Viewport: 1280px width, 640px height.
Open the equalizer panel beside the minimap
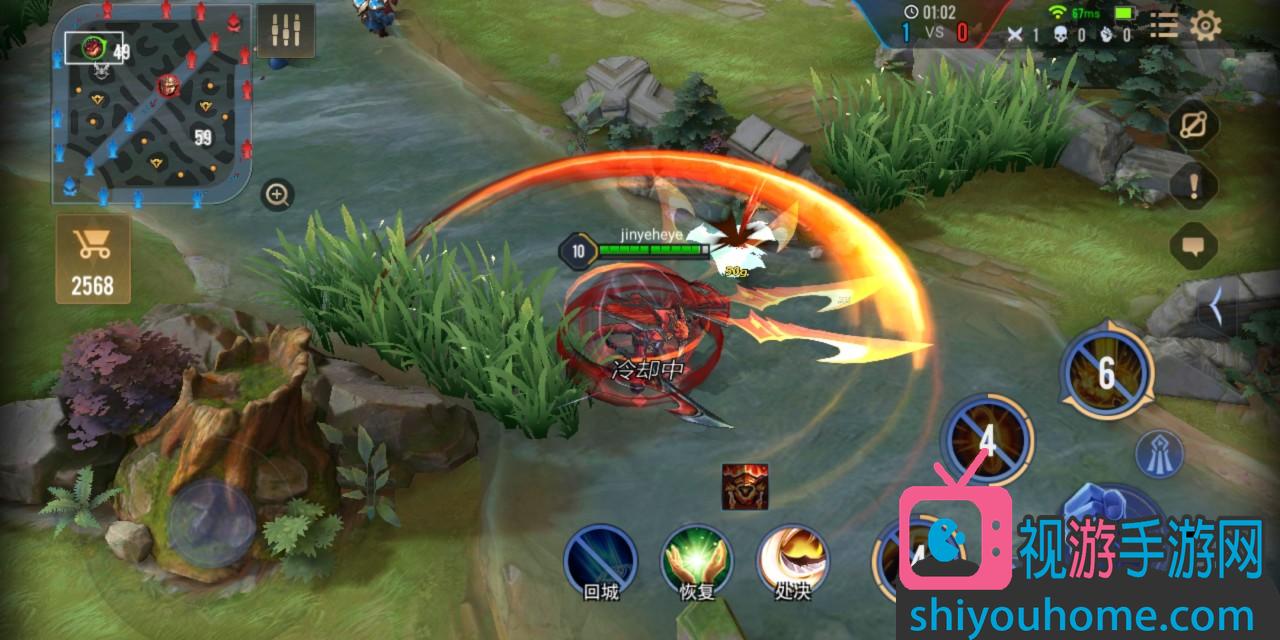coord(285,31)
